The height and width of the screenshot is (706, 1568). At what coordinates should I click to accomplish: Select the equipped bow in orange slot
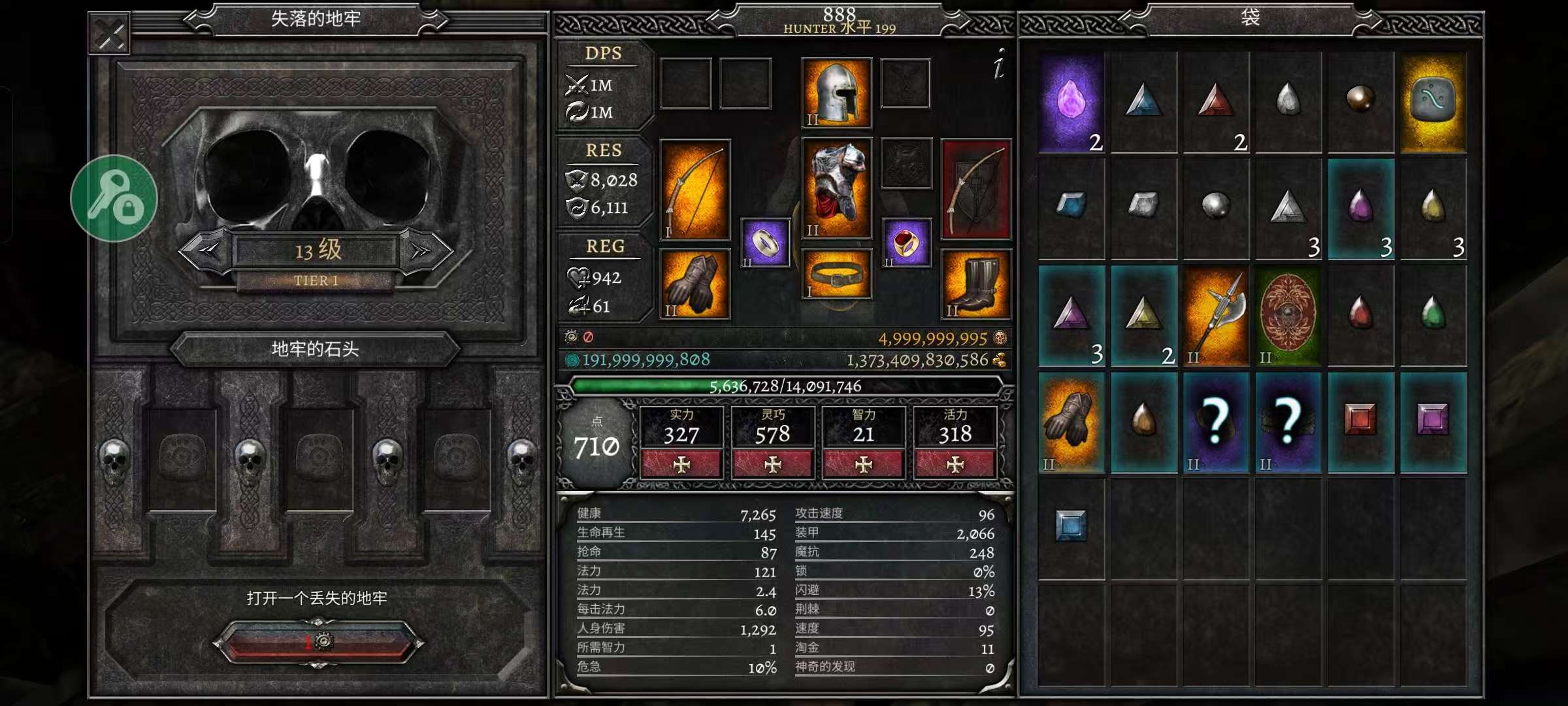[694, 190]
